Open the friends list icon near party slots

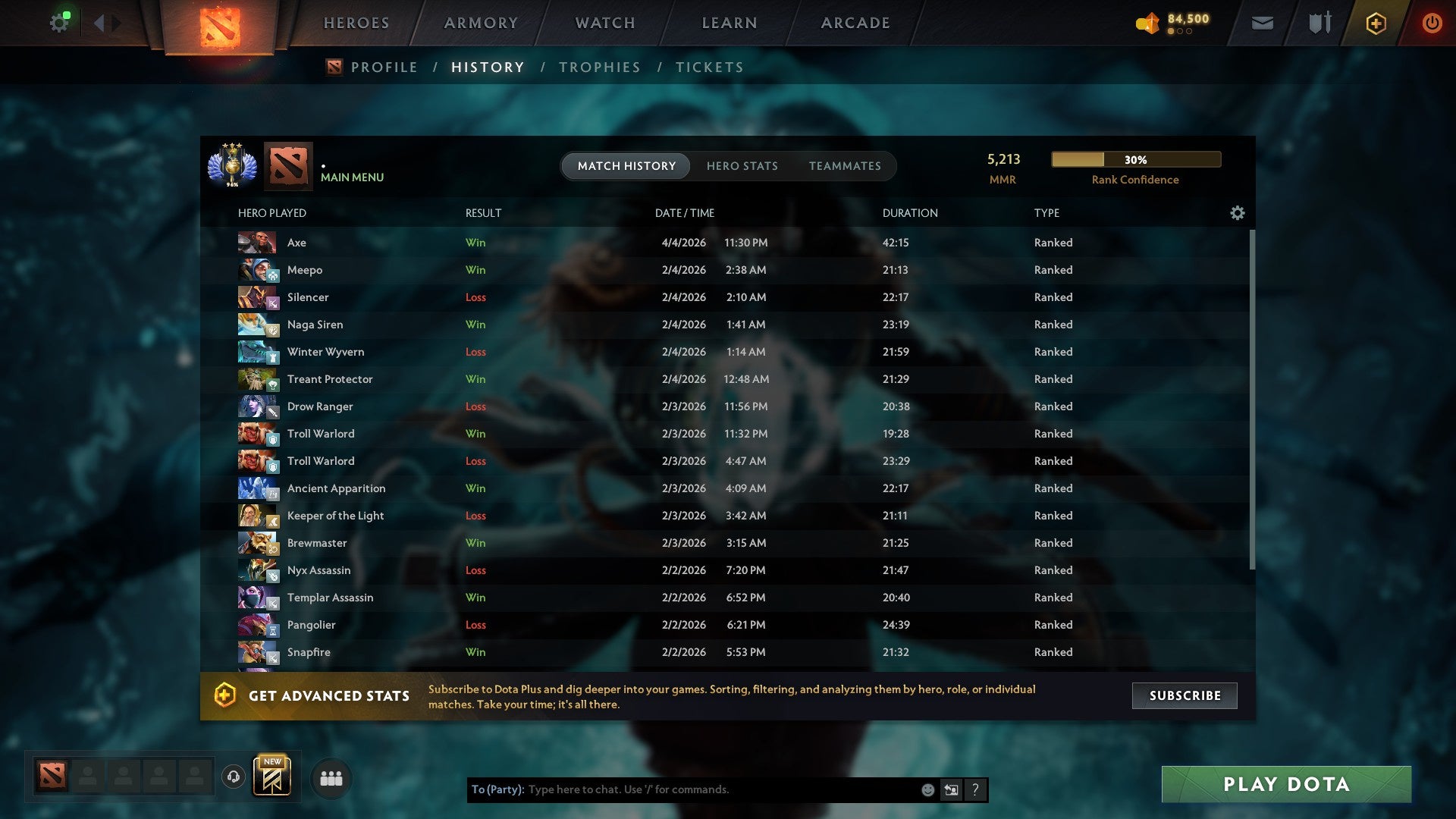click(330, 777)
